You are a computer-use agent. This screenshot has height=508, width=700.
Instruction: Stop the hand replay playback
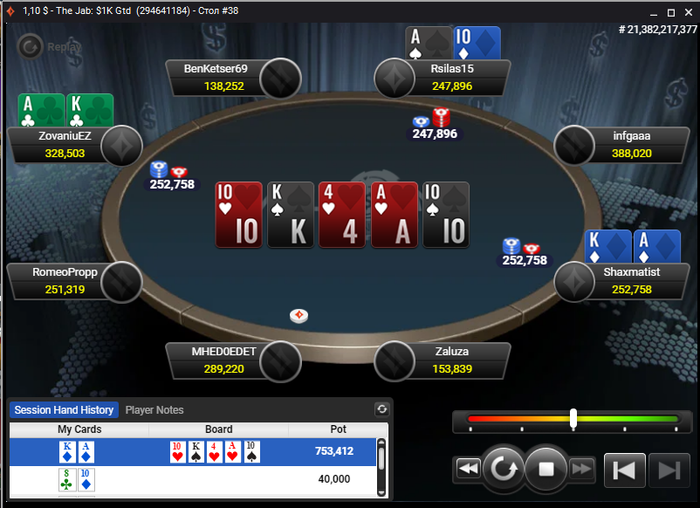[546, 468]
